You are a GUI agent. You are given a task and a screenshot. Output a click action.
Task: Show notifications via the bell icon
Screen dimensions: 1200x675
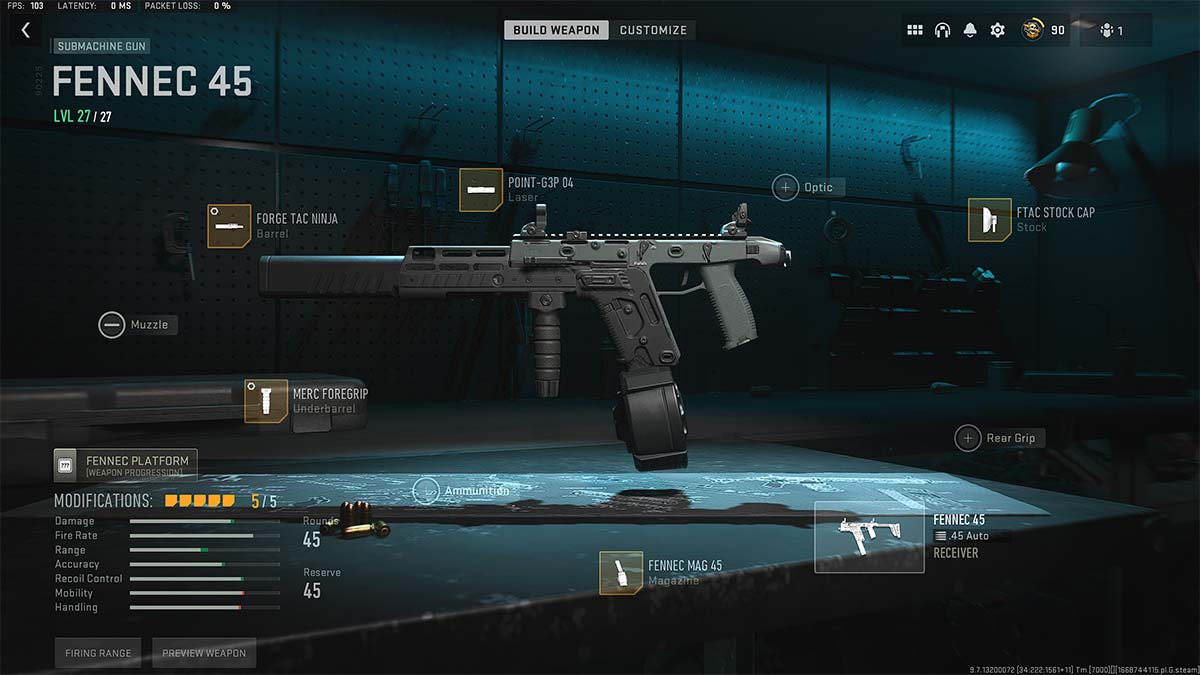[x=969, y=30]
